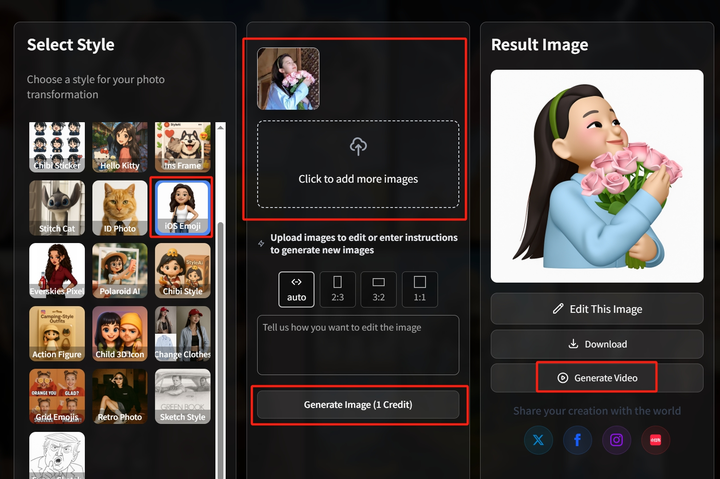Select the iOS Emoji style

pyautogui.click(x=181, y=208)
